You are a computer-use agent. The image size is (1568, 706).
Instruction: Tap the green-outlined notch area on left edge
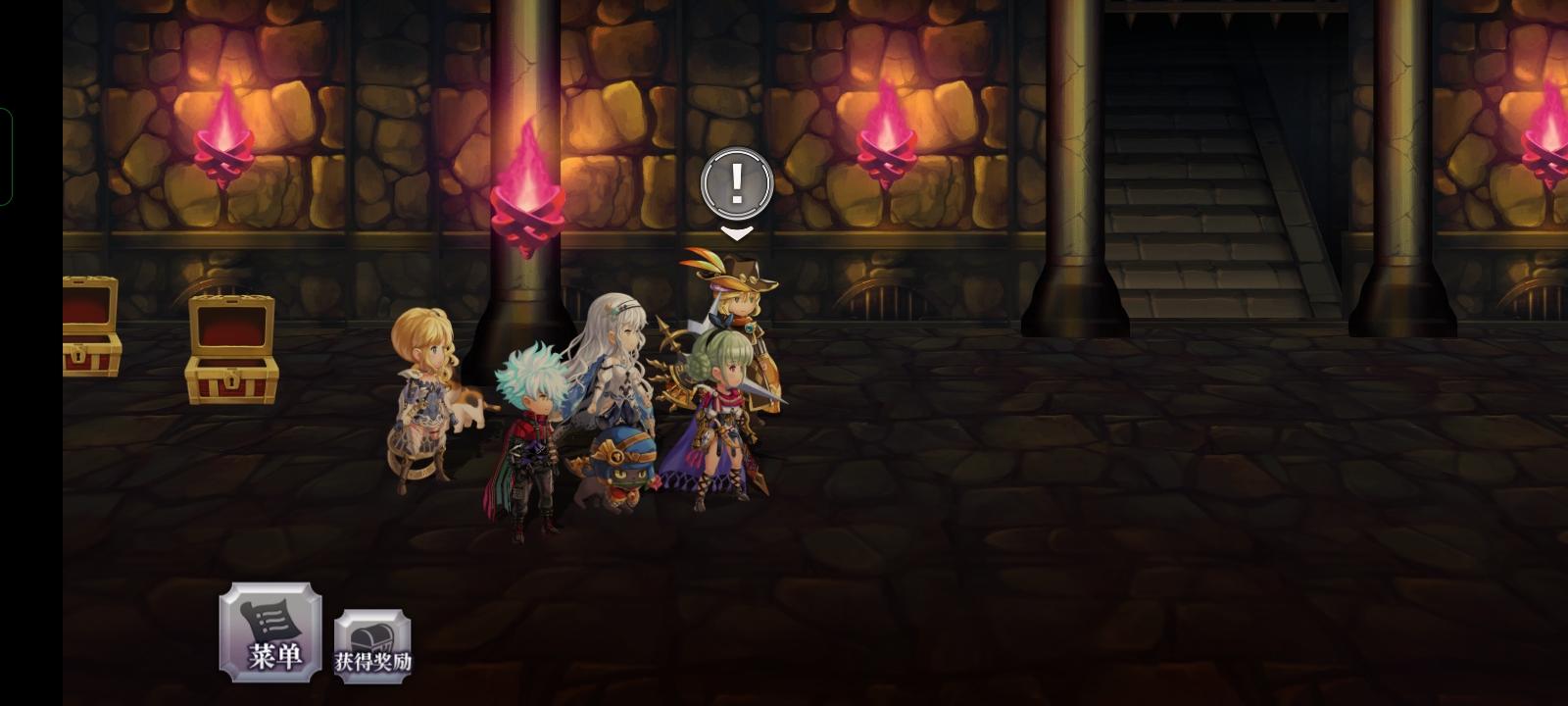pyautogui.click(x=8, y=157)
